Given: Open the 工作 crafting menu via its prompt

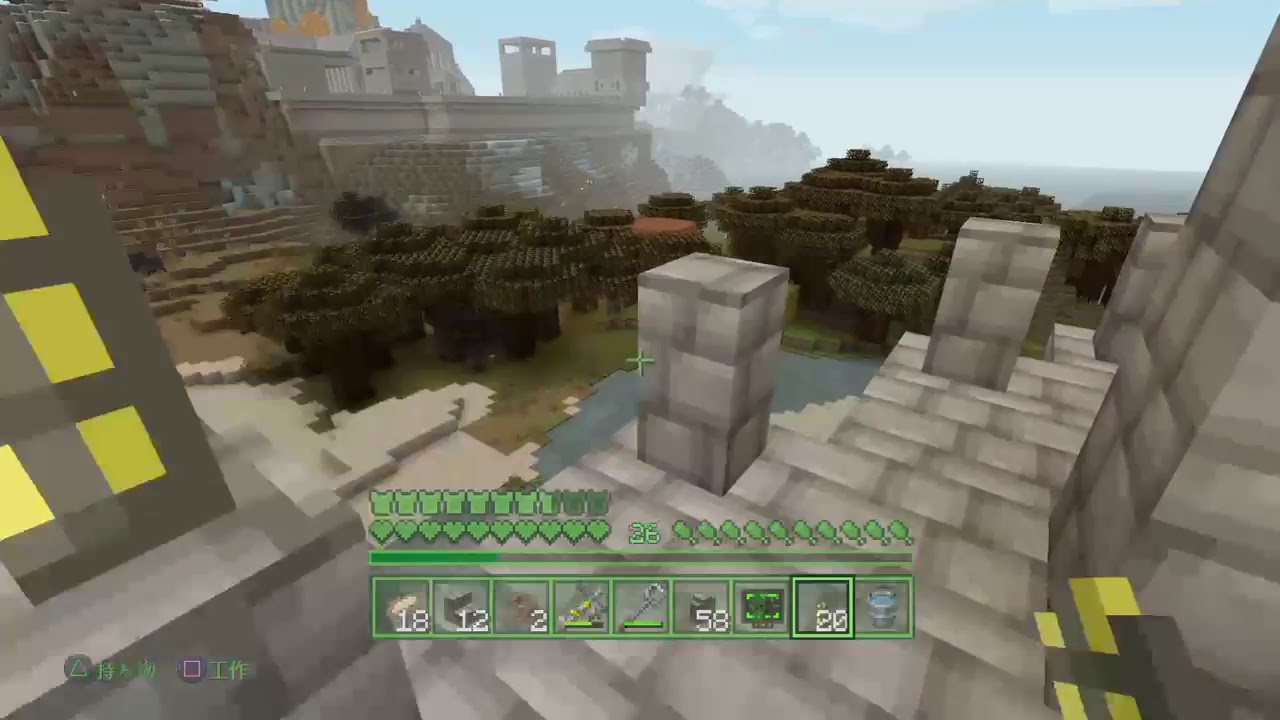Looking at the screenshot, I should (228, 670).
